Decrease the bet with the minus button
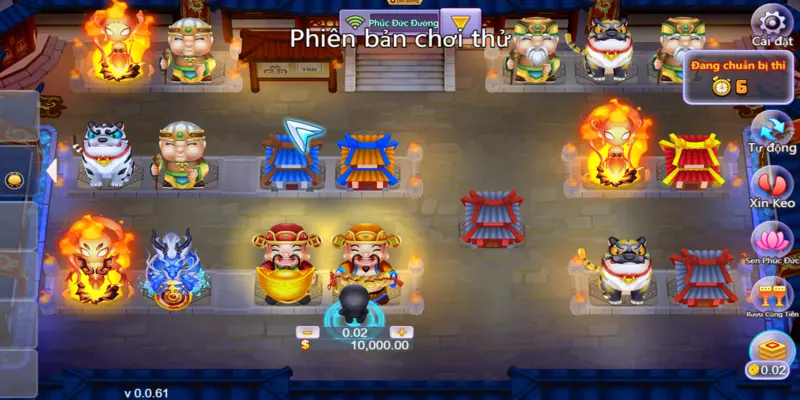This screenshot has height=400, width=800. [x=310, y=332]
